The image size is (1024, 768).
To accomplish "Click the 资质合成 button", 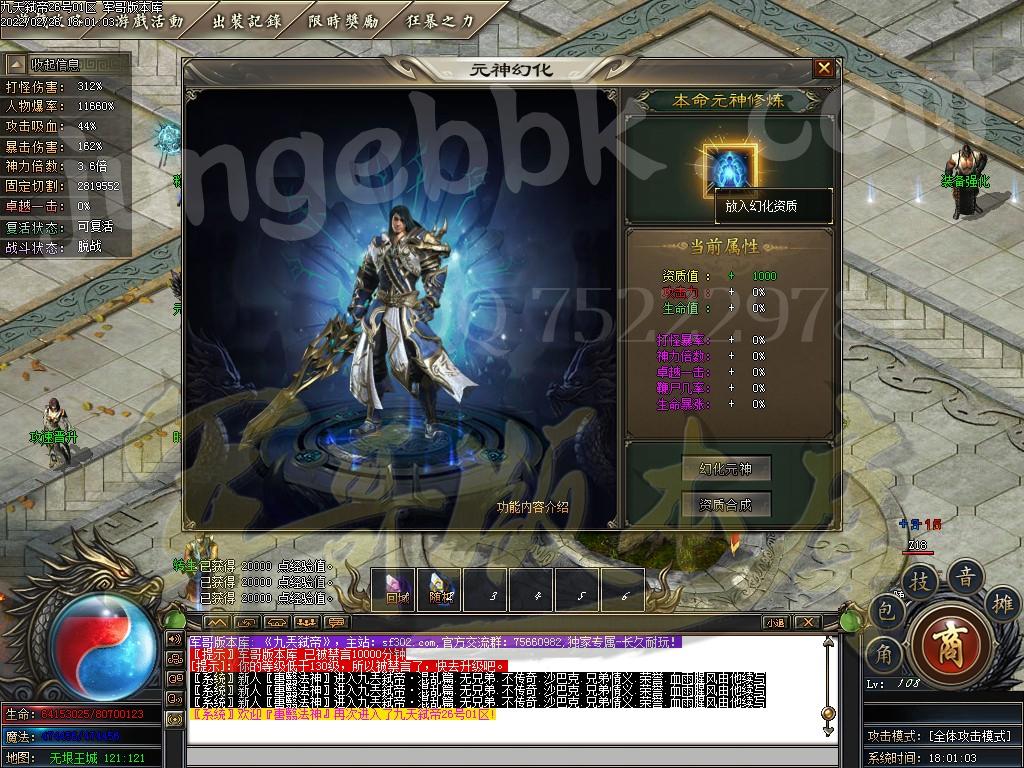I will click(725, 505).
